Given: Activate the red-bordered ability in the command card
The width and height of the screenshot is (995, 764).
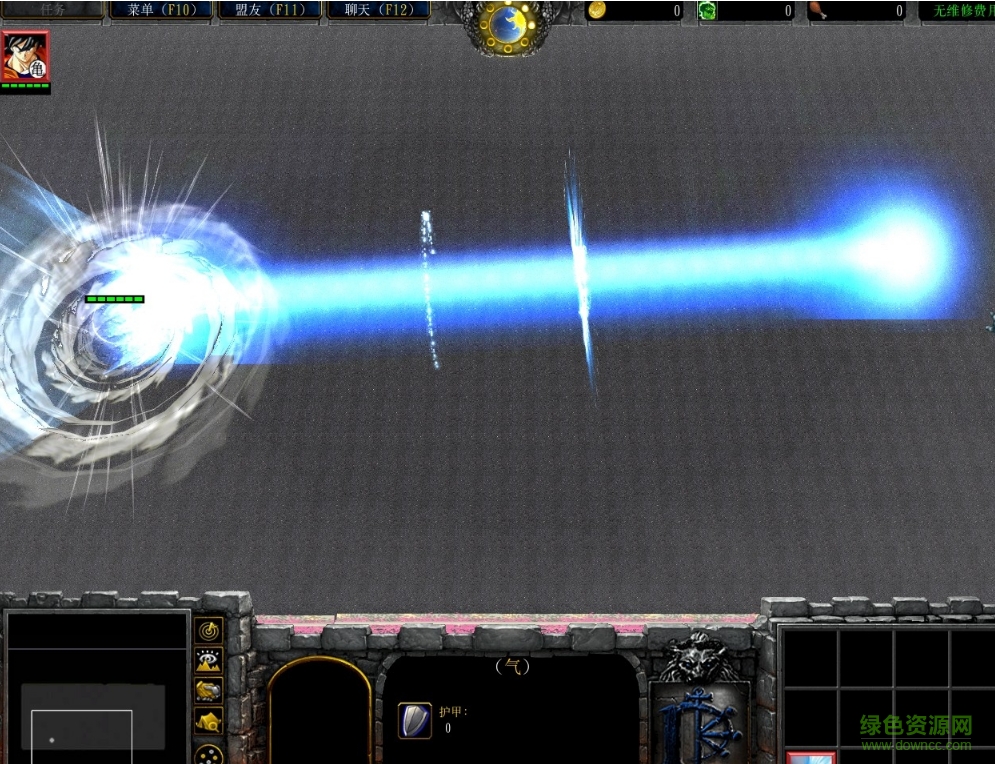Looking at the screenshot, I should (811, 757).
